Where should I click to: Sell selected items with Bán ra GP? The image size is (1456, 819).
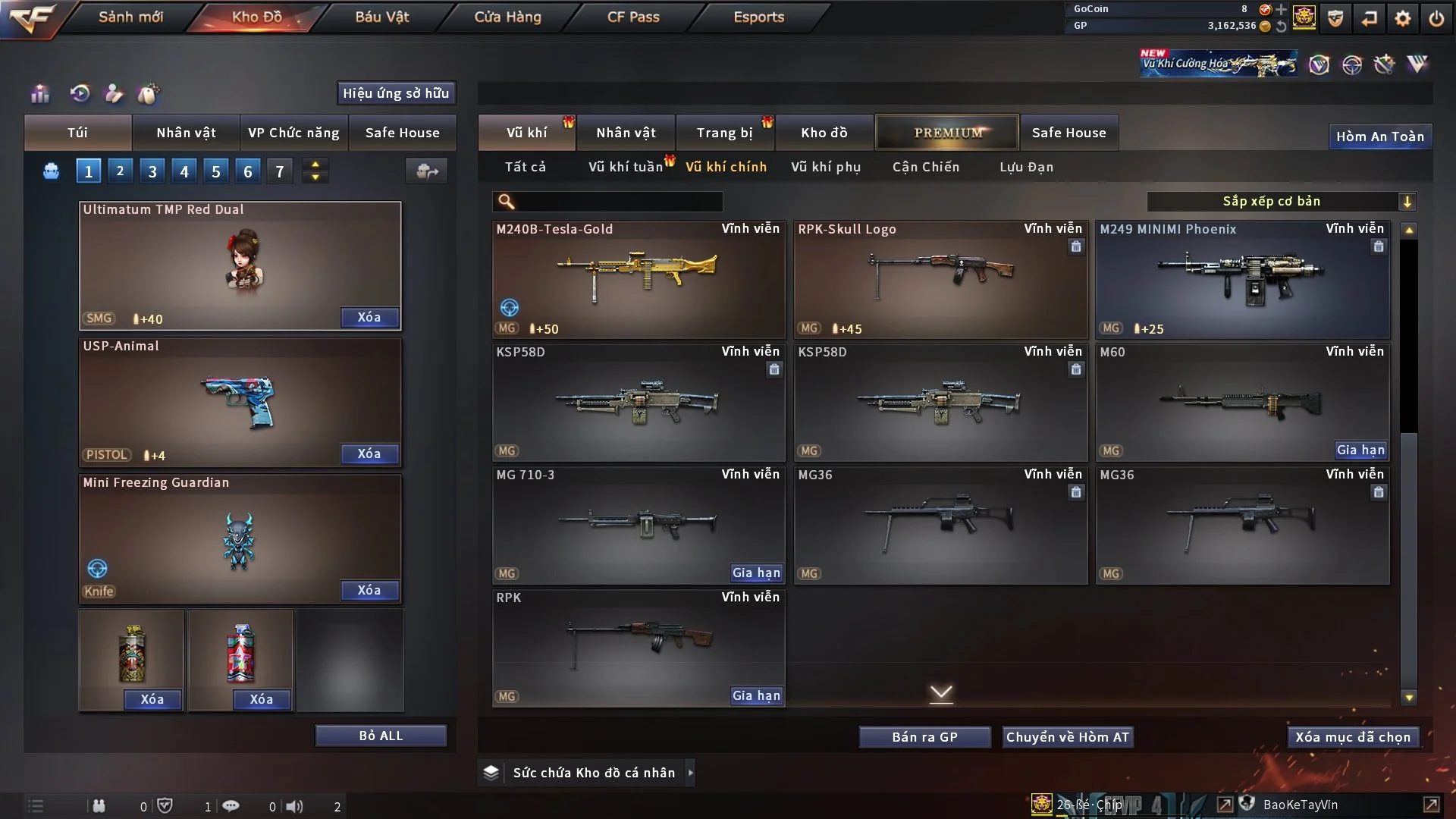point(924,737)
